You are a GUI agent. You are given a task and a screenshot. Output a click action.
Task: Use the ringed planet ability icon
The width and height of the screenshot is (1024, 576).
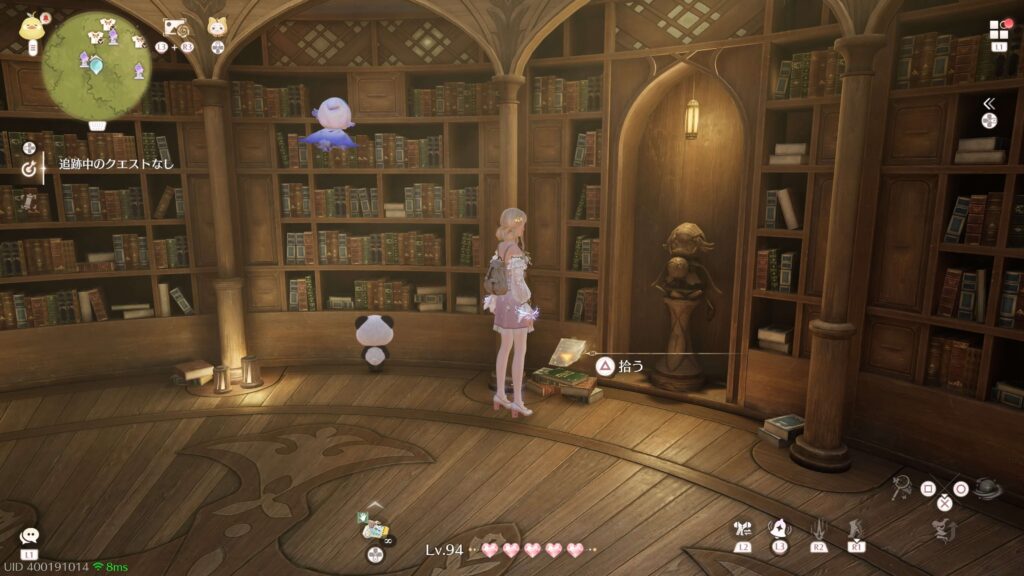[x=988, y=487]
